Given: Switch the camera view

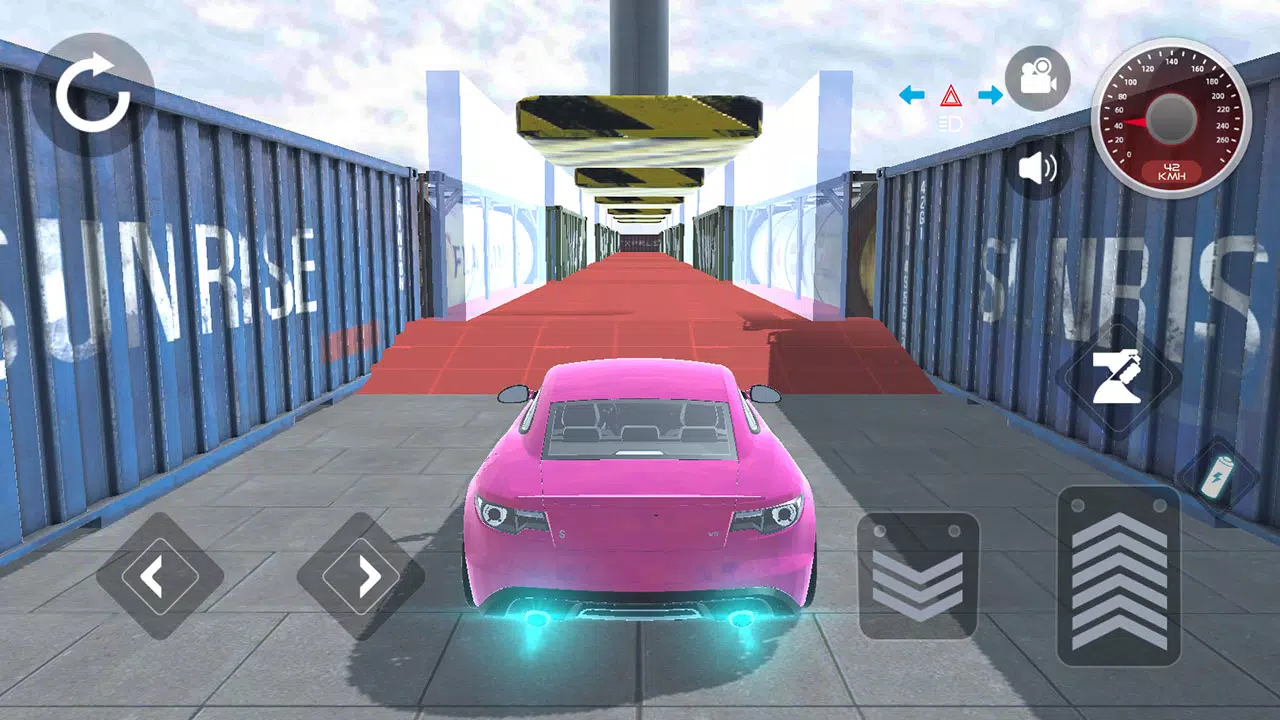Looking at the screenshot, I should click(1040, 78).
